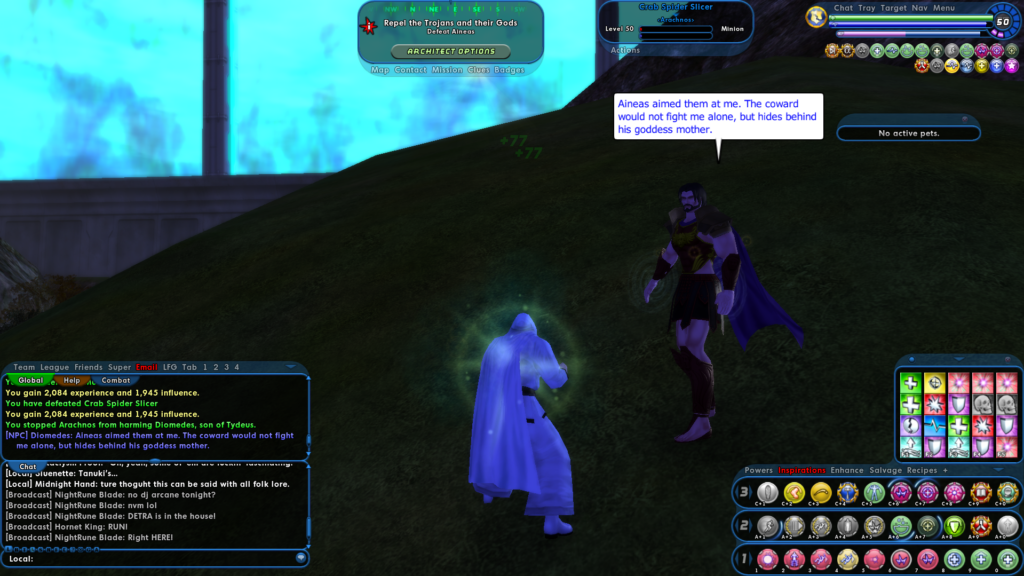Image resolution: width=1024 pixels, height=576 pixels.
Task: Open the Mission tab under the compass
Action: (447, 70)
